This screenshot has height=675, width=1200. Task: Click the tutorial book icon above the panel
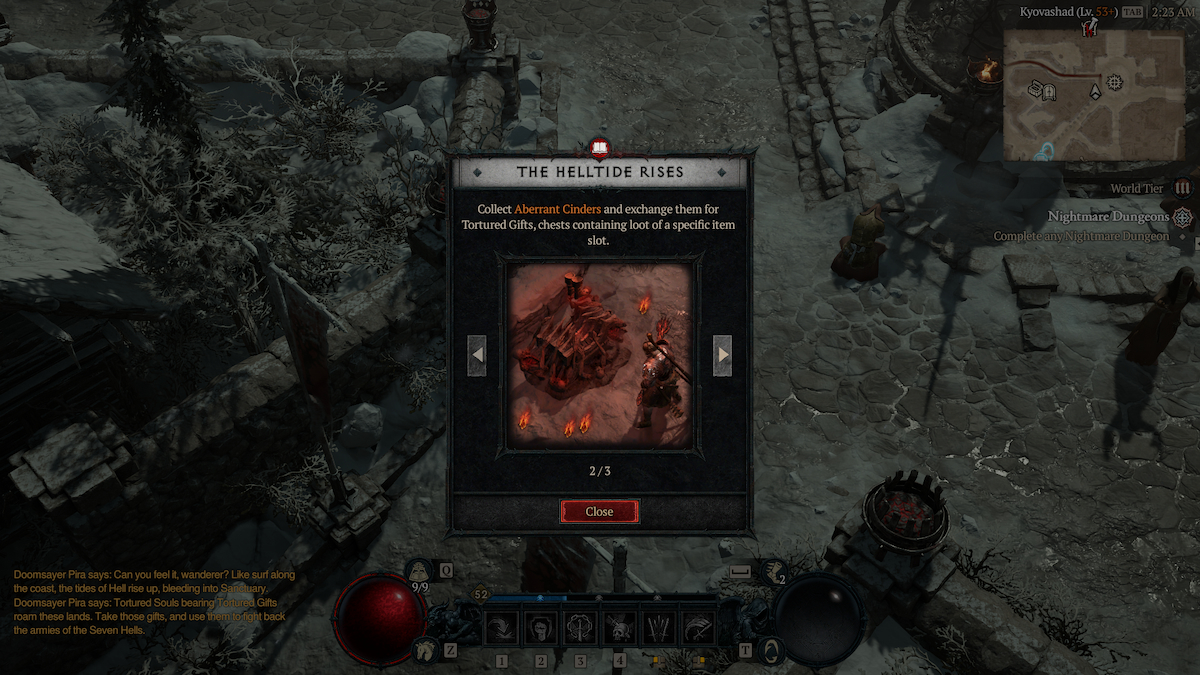pyautogui.click(x=599, y=150)
